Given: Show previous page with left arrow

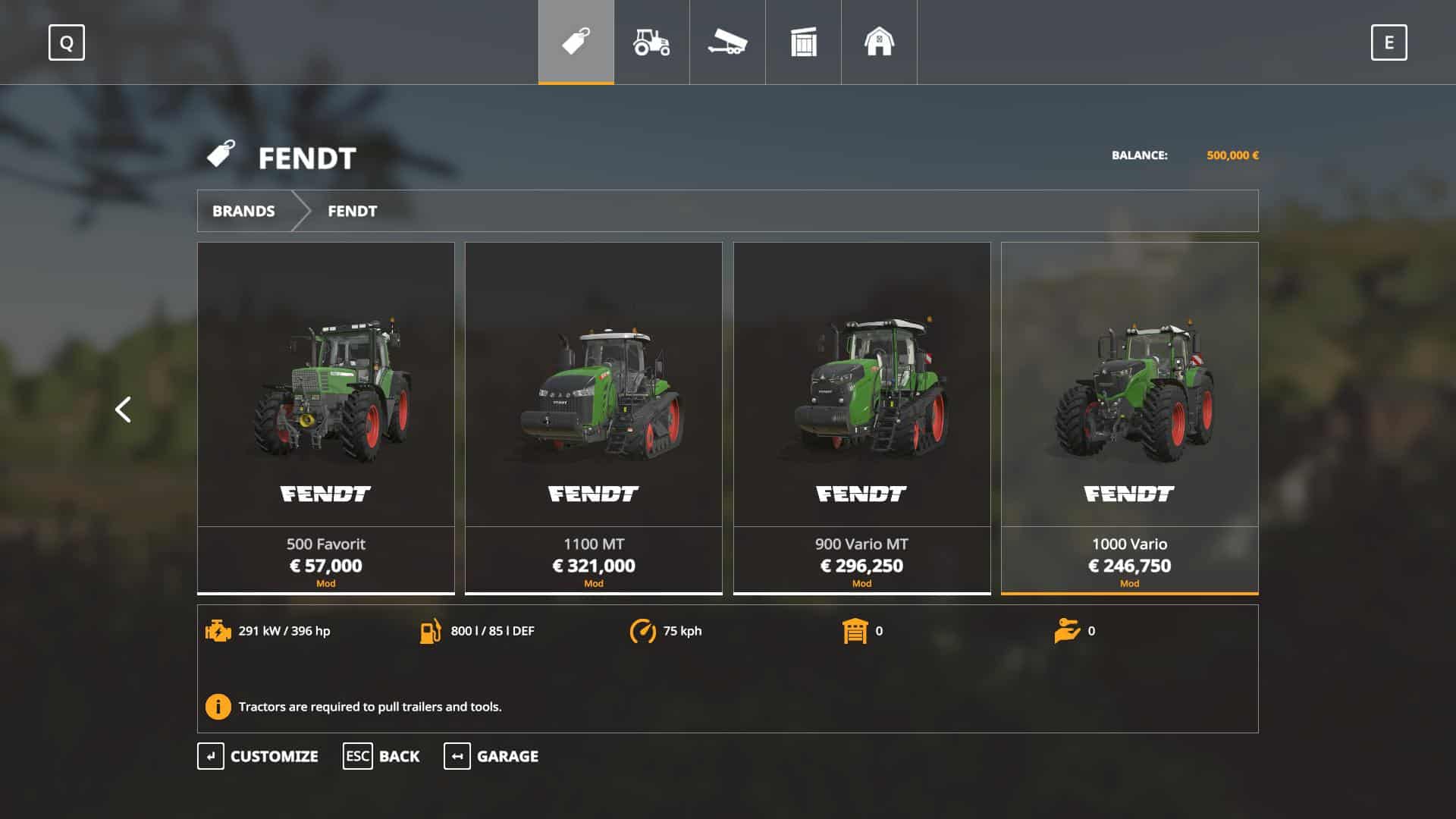Looking at the screenshot, I should (x=123, y=409).
